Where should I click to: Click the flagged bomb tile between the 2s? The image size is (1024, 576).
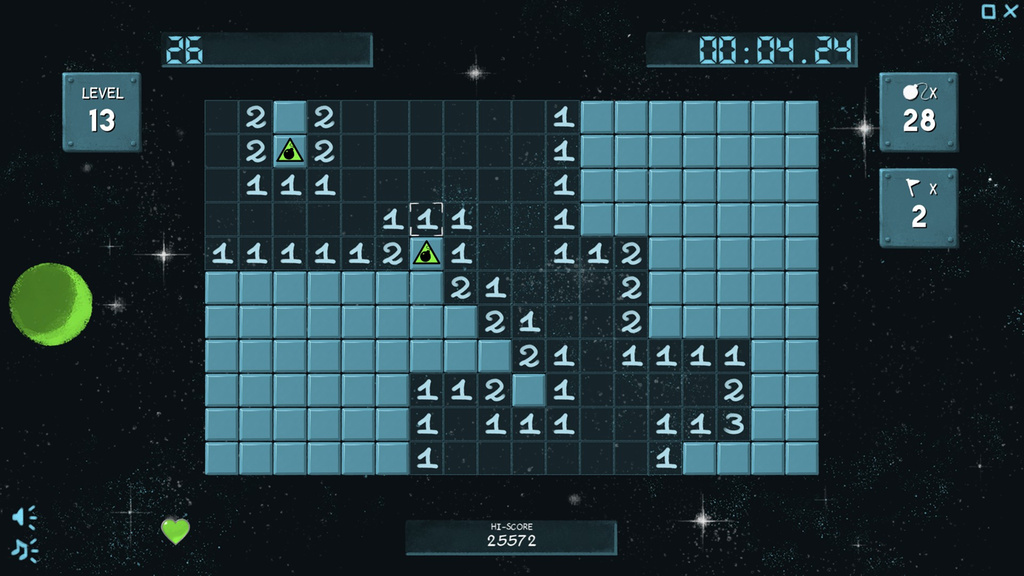290,151
